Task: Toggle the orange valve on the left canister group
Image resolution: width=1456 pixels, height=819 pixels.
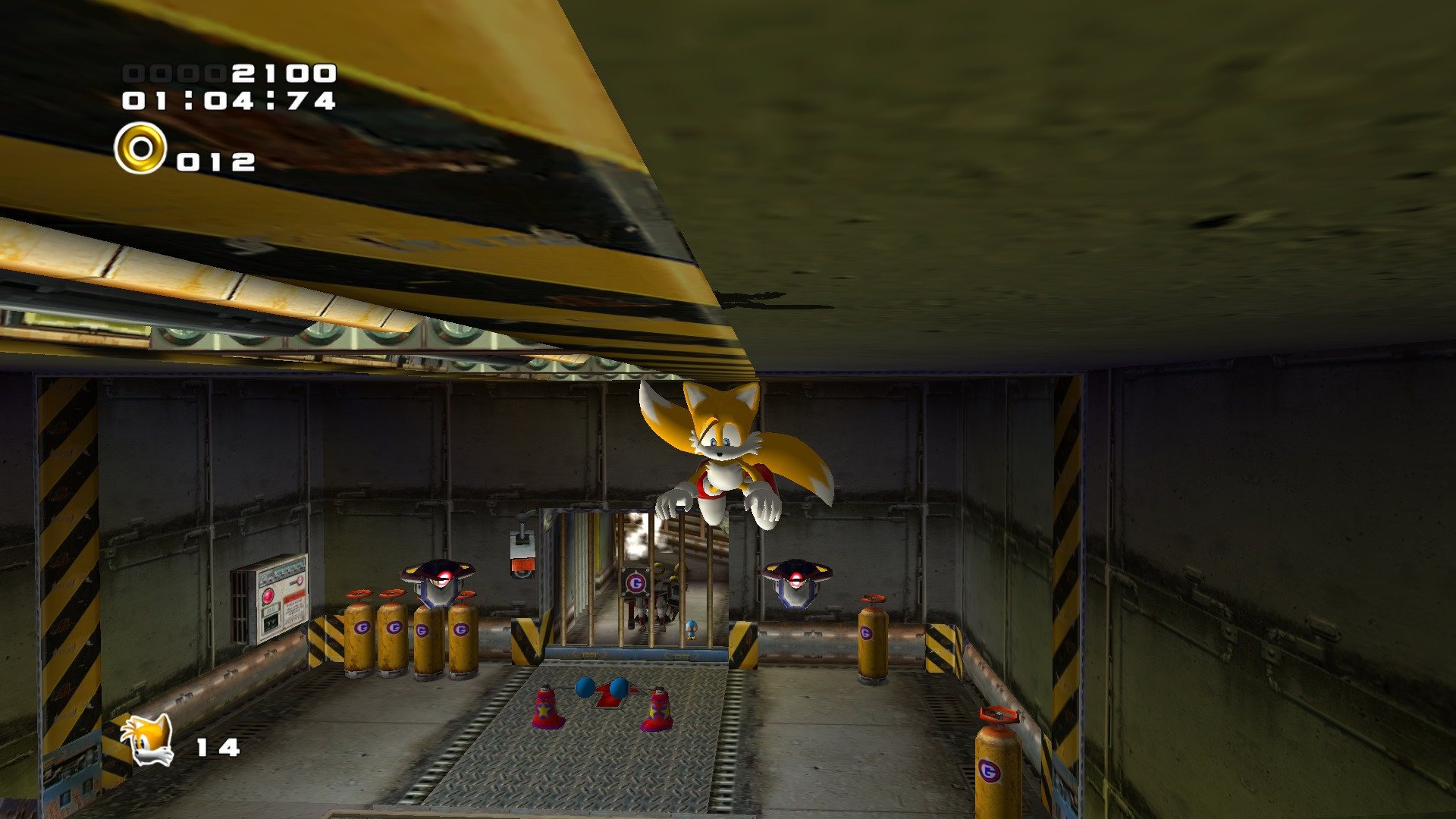Action: 359,595
